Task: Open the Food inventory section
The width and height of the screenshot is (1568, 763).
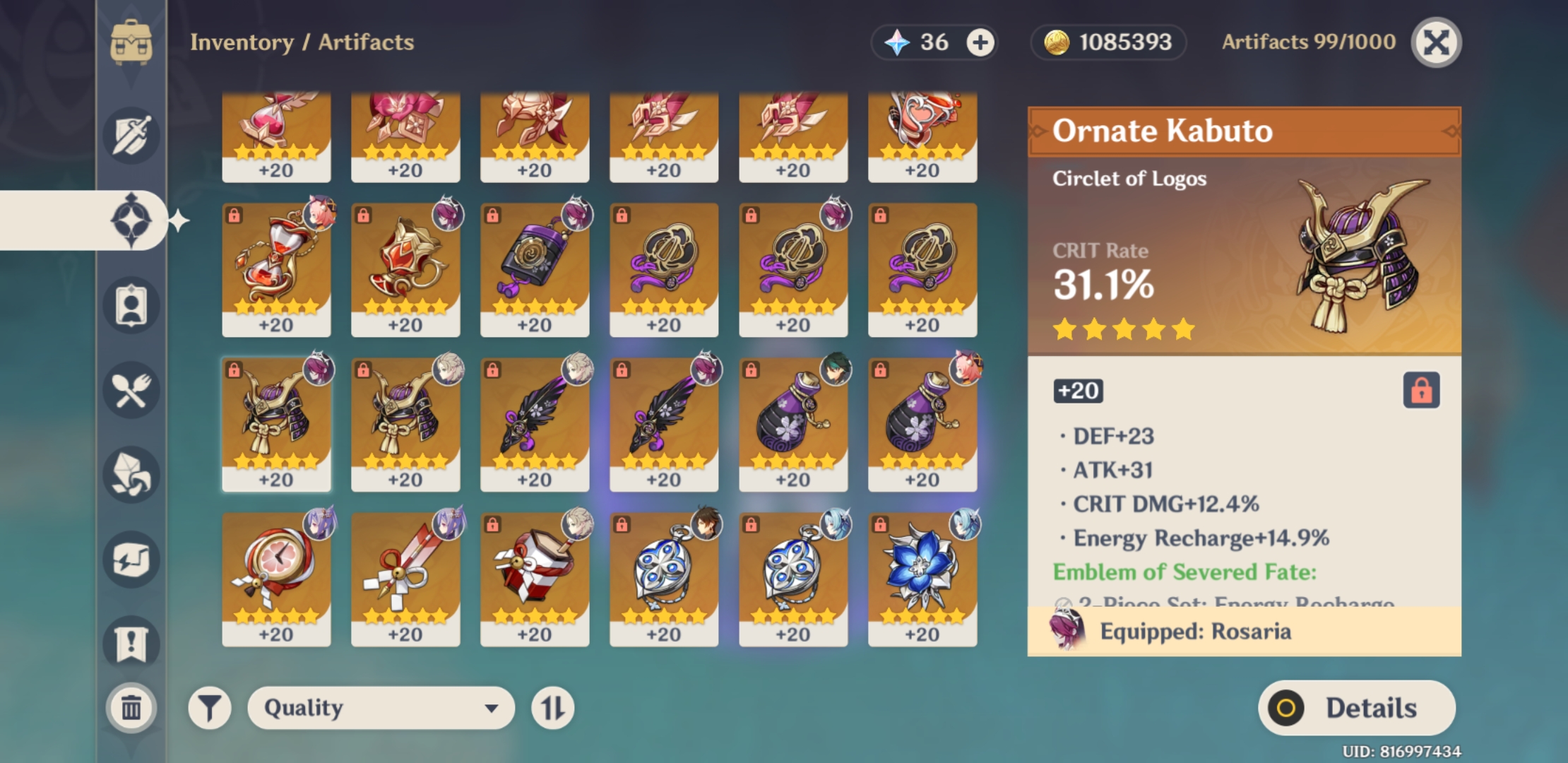Action: [131, 390]
